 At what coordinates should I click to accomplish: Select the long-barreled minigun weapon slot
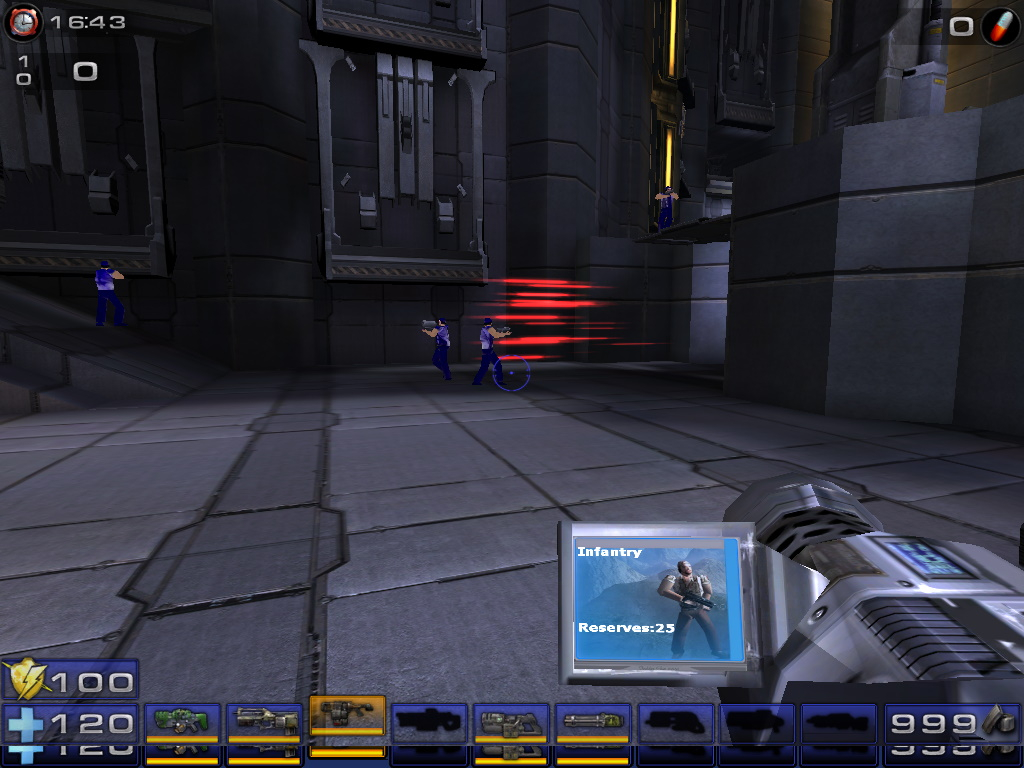coord(593,721)
